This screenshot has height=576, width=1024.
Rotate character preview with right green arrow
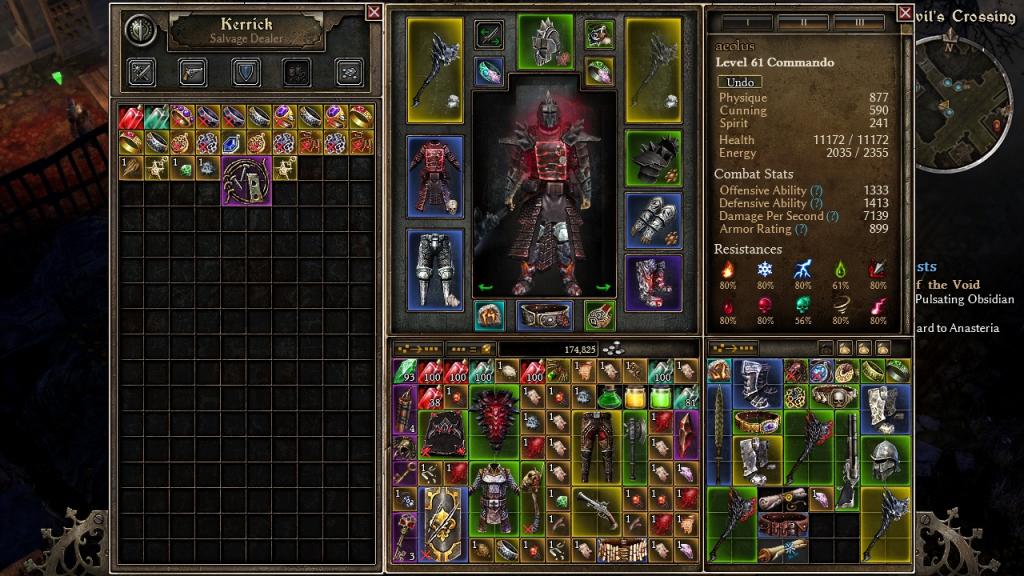(x=603, y=287)
